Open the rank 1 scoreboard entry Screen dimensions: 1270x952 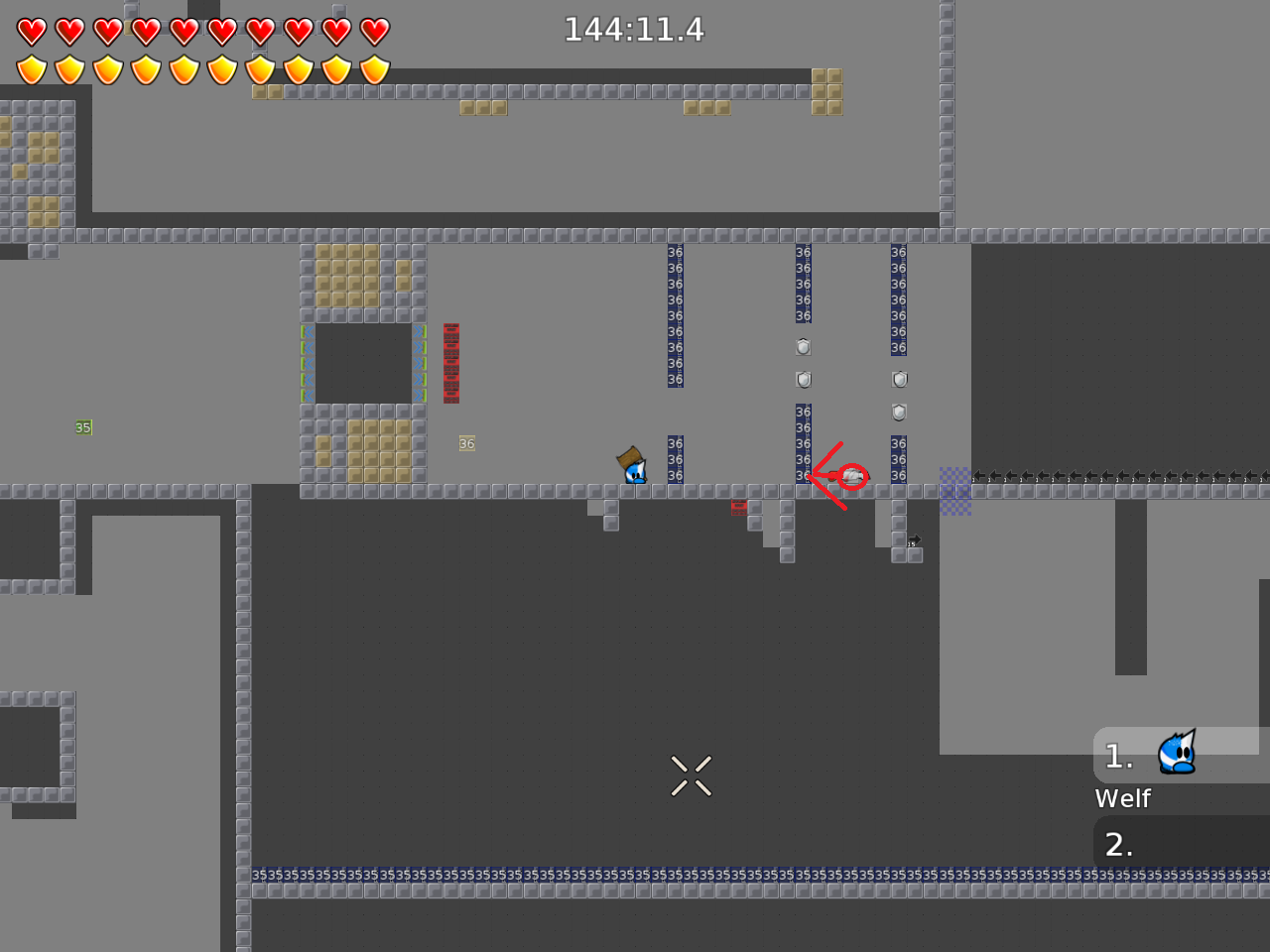pyautogui.click(x=1119, y=756)
